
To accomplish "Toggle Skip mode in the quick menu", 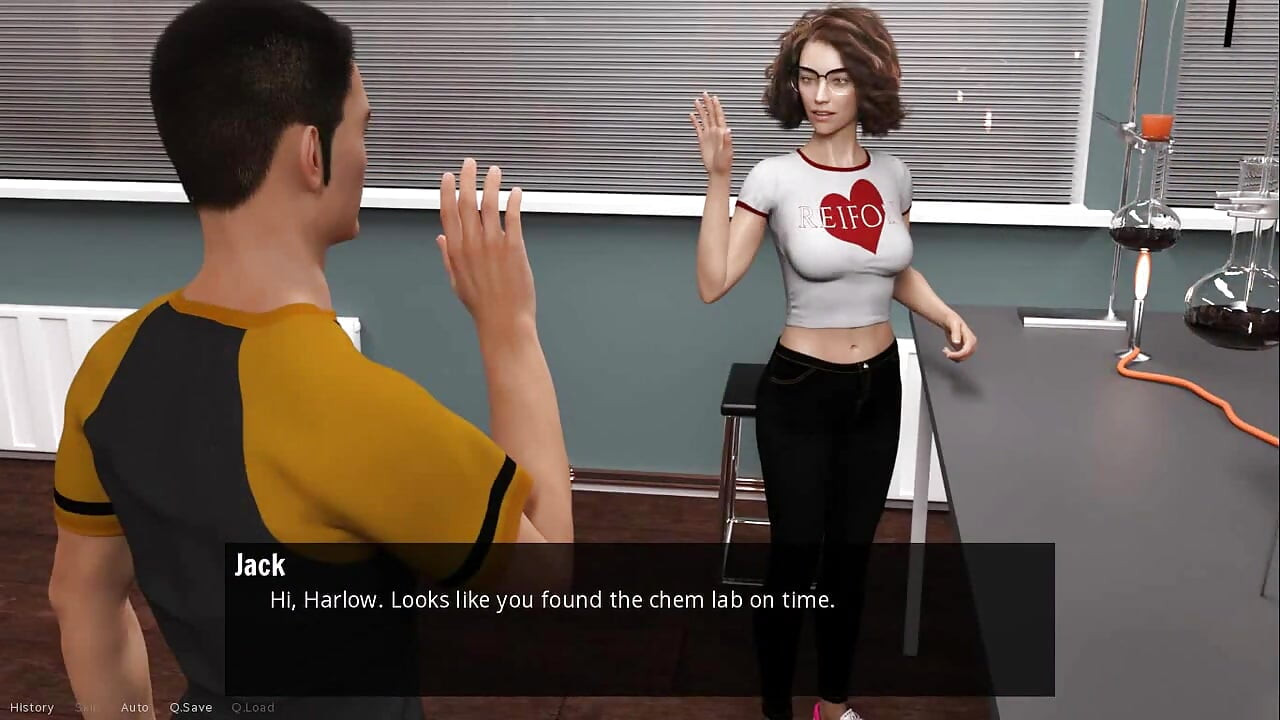I will coord(87,707).
